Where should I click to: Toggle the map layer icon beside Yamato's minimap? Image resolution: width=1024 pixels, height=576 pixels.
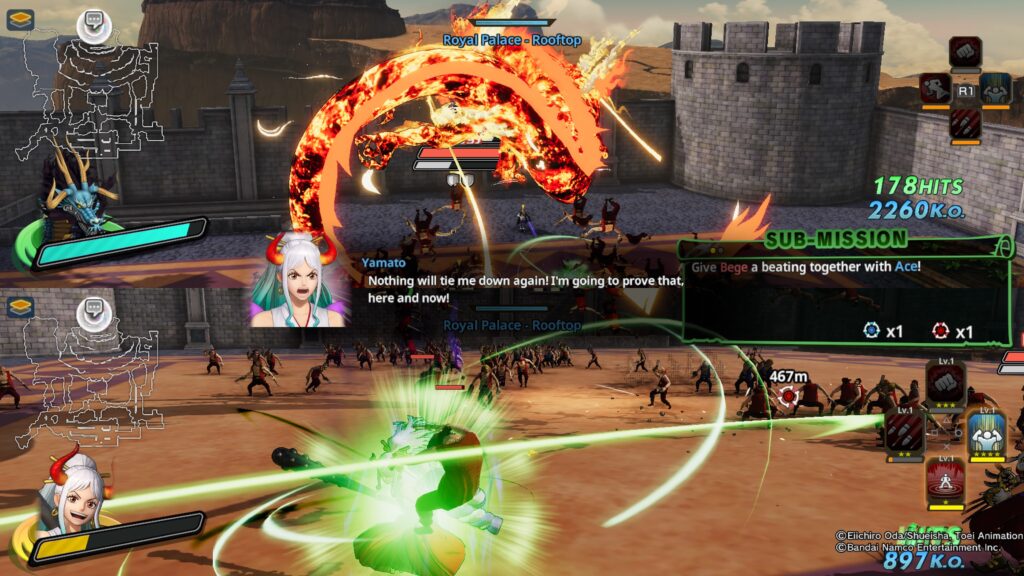pos(20,306)
